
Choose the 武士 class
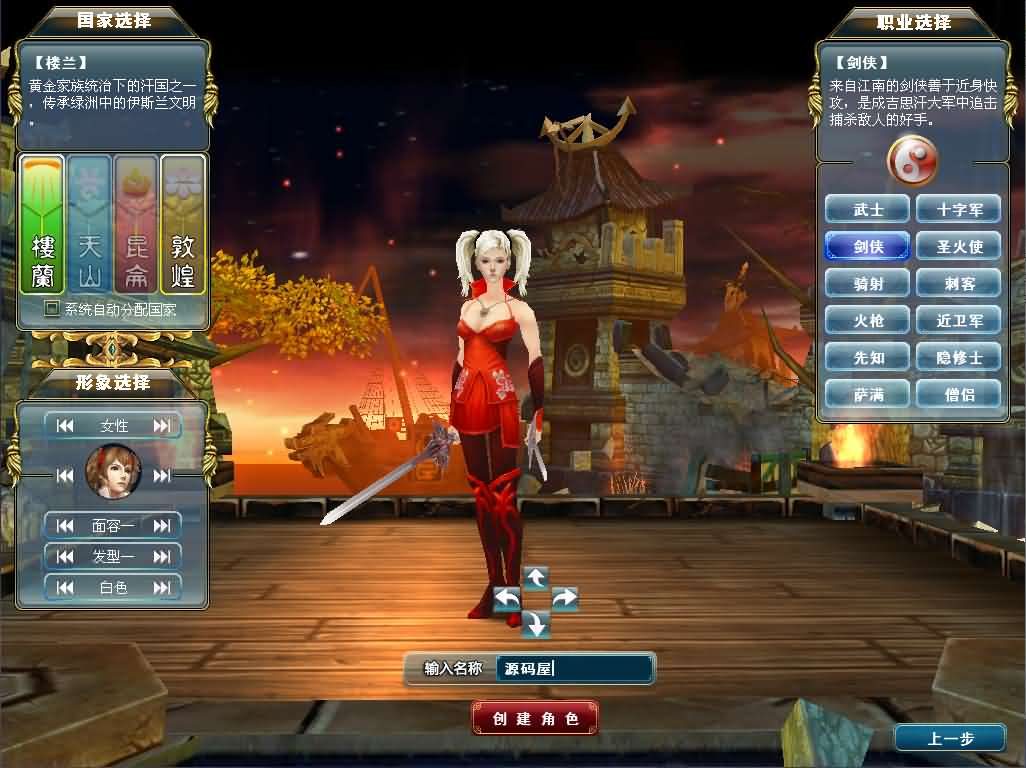point(867,209)
